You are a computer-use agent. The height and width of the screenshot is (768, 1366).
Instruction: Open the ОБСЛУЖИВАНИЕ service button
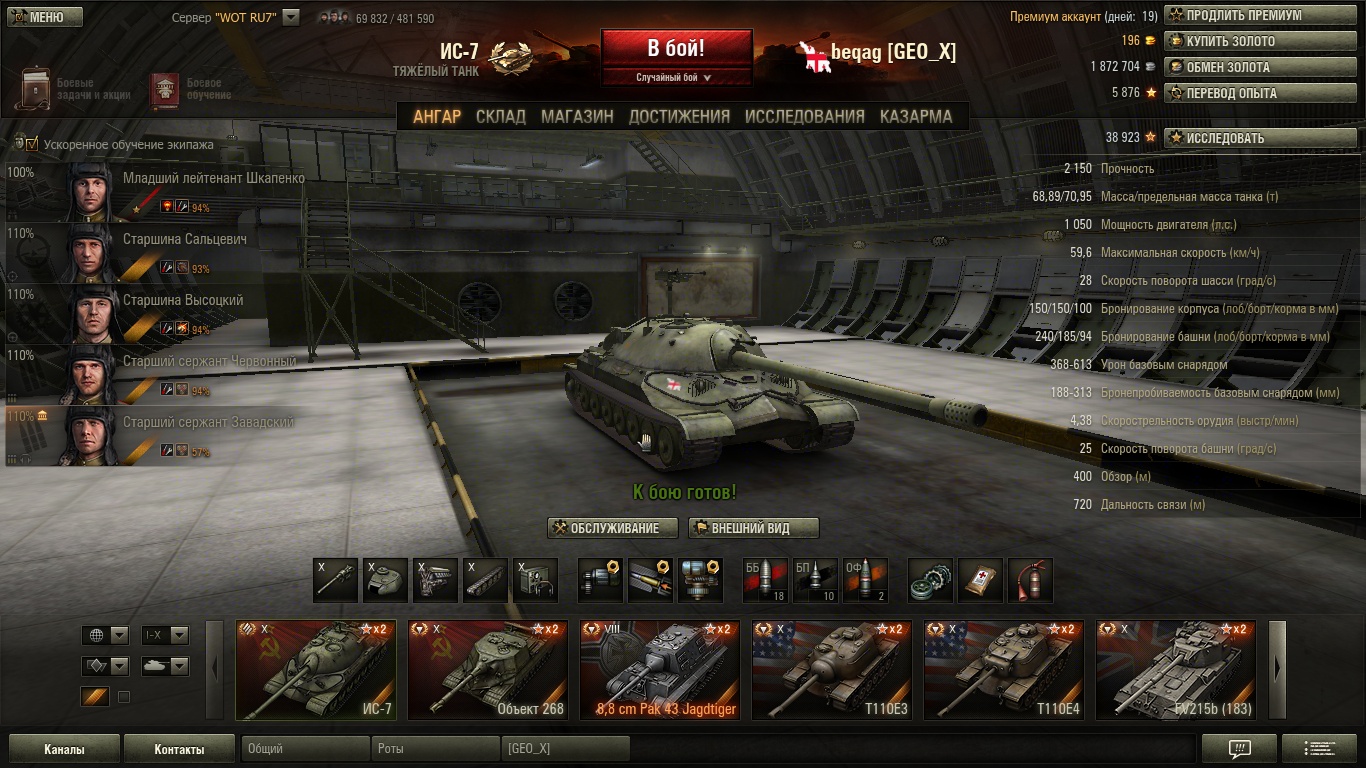tap(612, 528)
